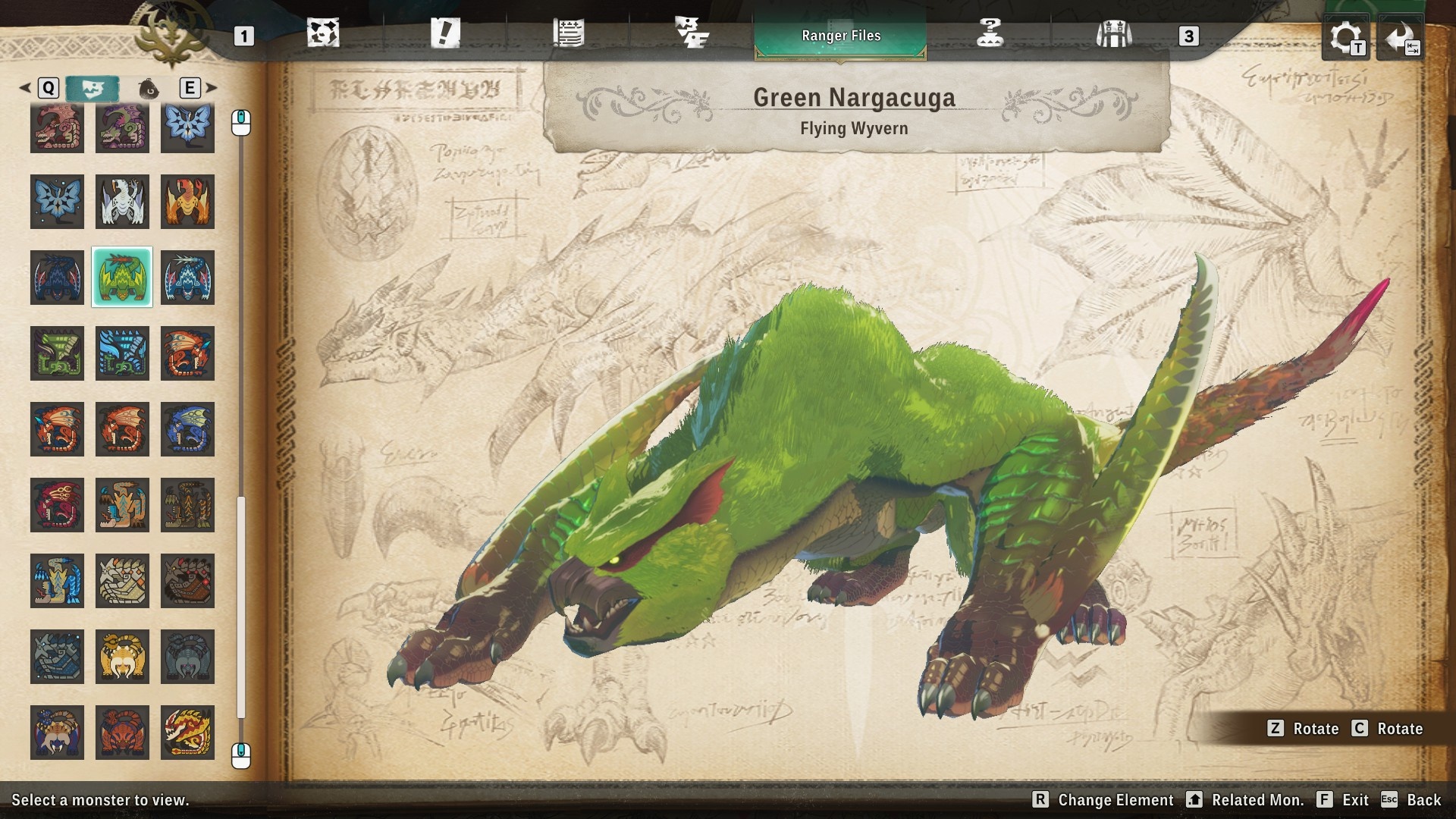
Task: Select the highlighted green monster thumbnail
Action: [x=122, y=278]
